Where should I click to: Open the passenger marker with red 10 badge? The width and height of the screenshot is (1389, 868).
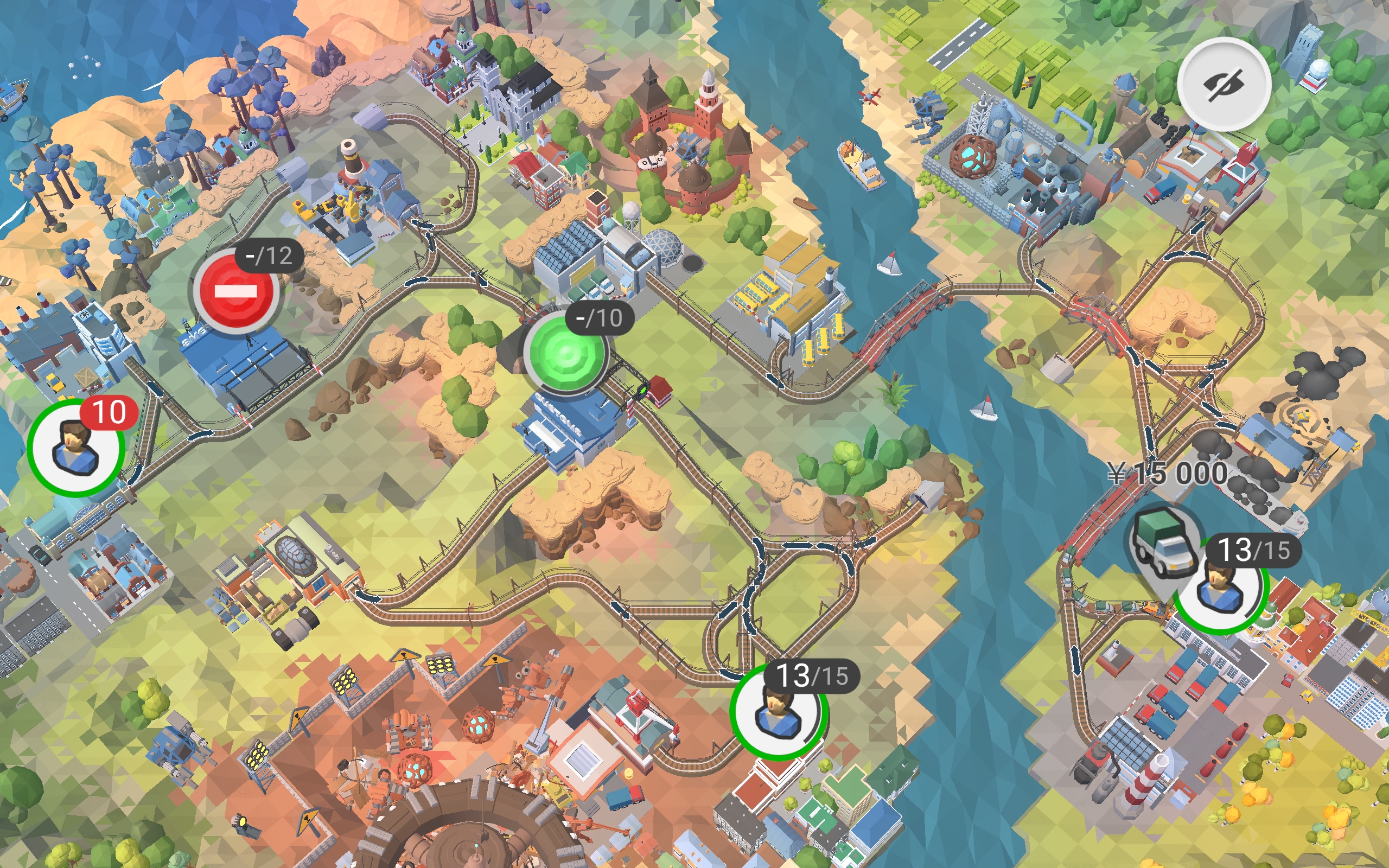point(75,447)
